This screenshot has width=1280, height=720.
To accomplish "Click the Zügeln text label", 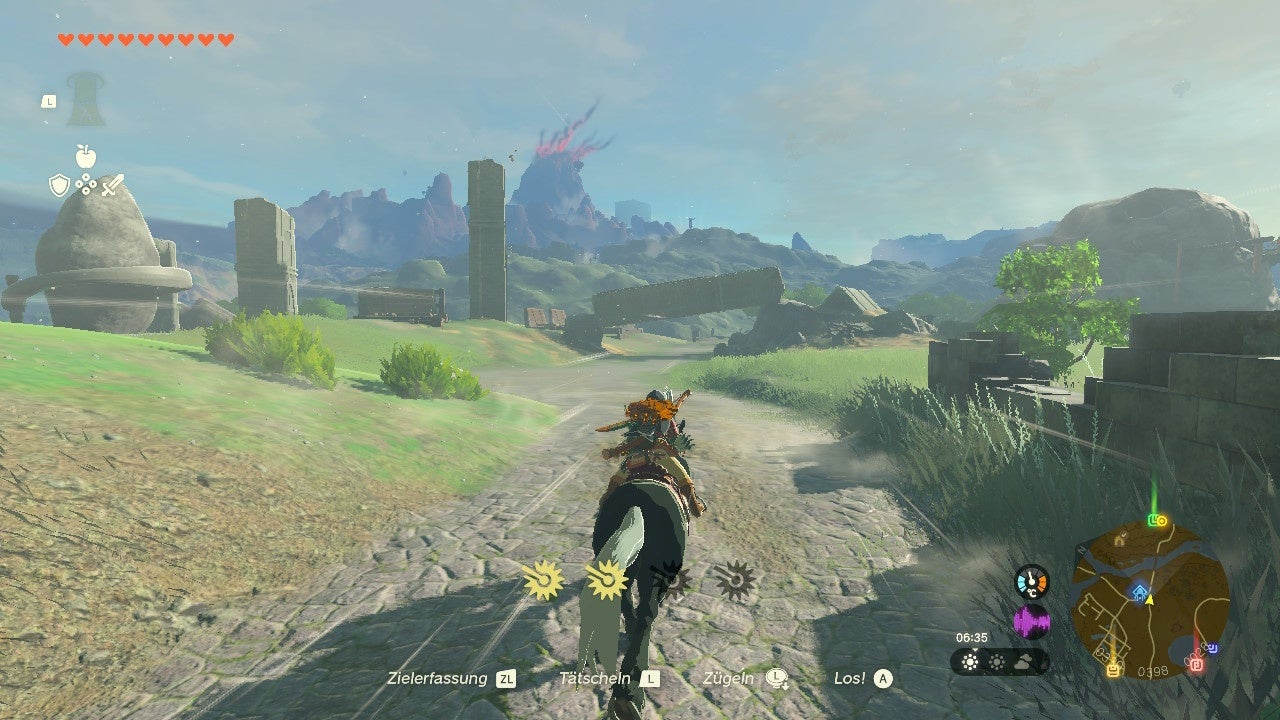I will click(727, 676).
